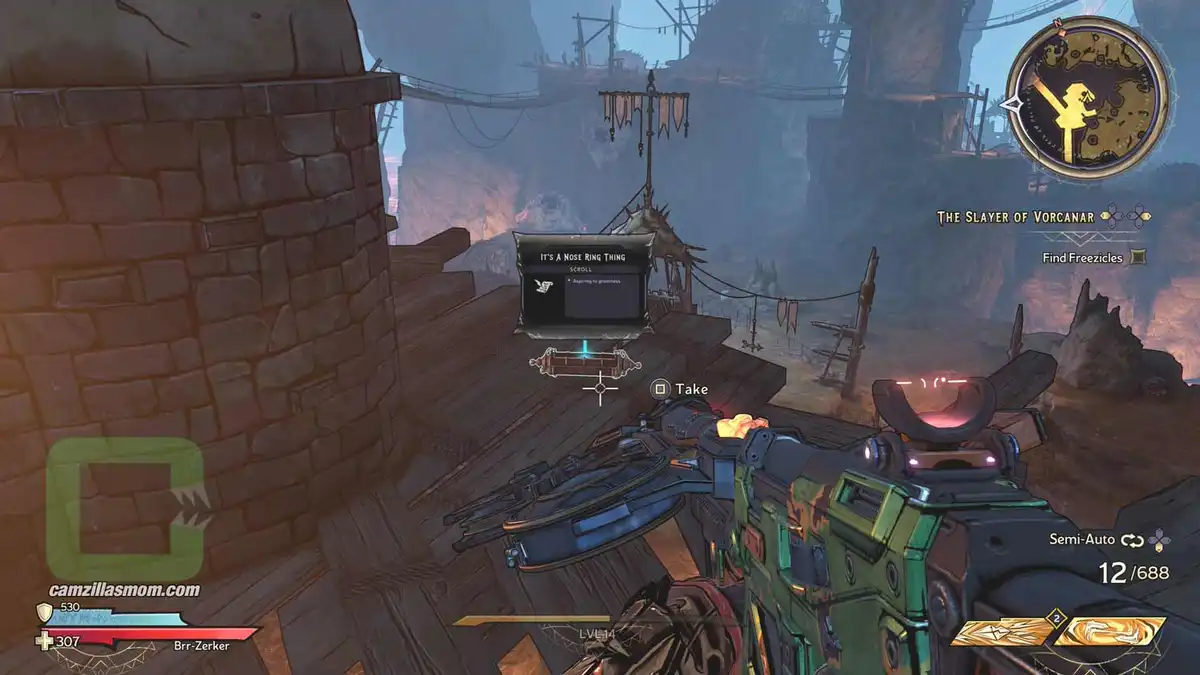1200x675 pixels.
Task: Toggle the Semi-Auto fire mode icon
Action: [1131, 540]
